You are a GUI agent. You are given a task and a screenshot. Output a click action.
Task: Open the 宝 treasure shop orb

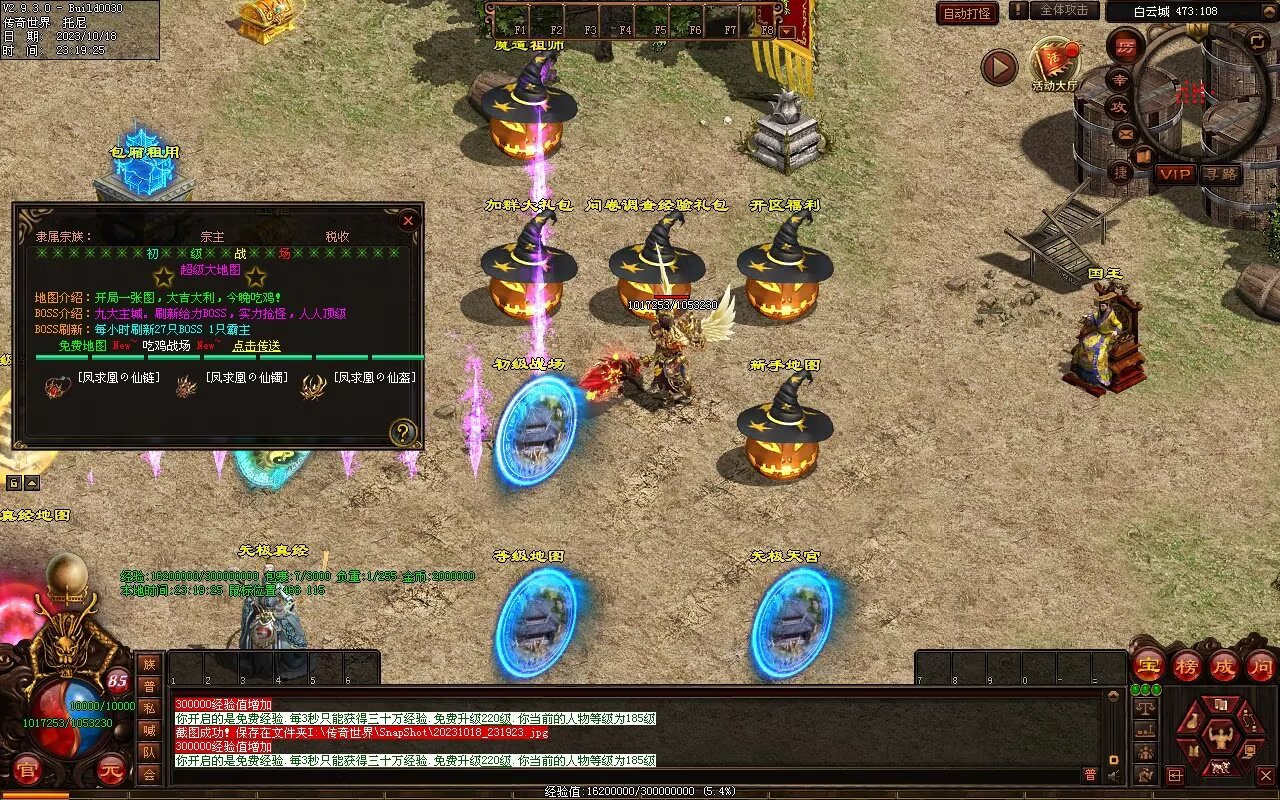[1148, 665]
